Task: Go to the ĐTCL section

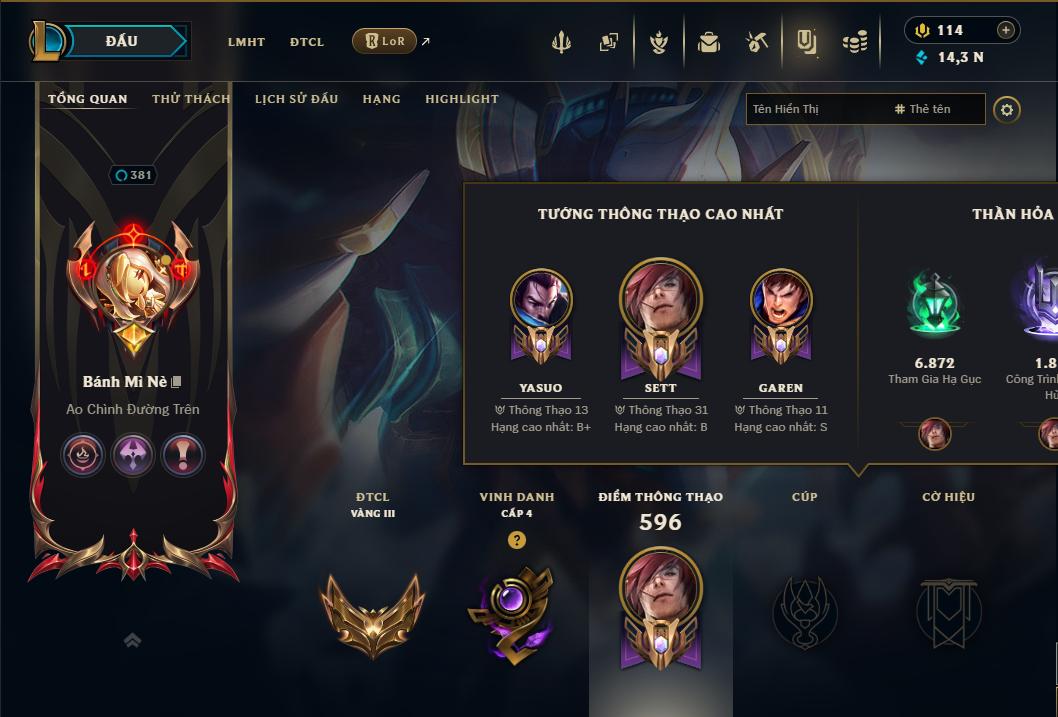Action: coord(307,42)
